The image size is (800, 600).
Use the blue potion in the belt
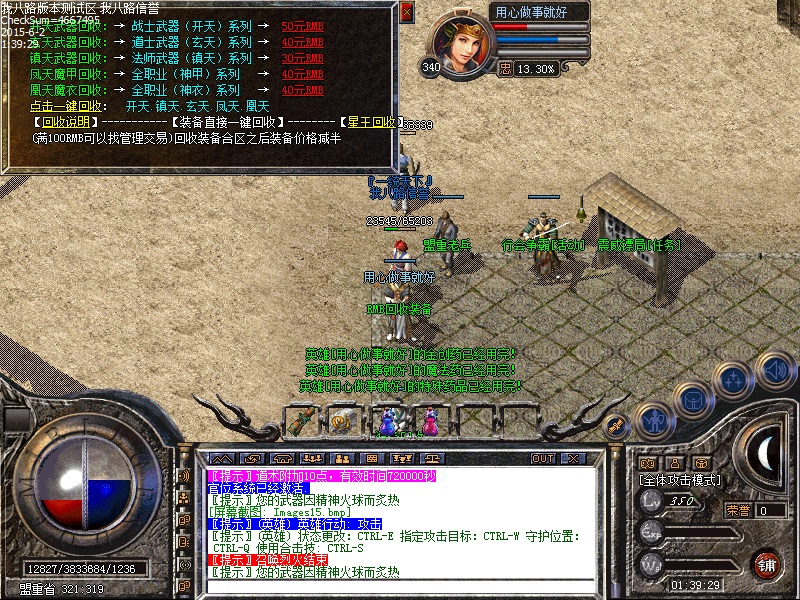[389, 421]
